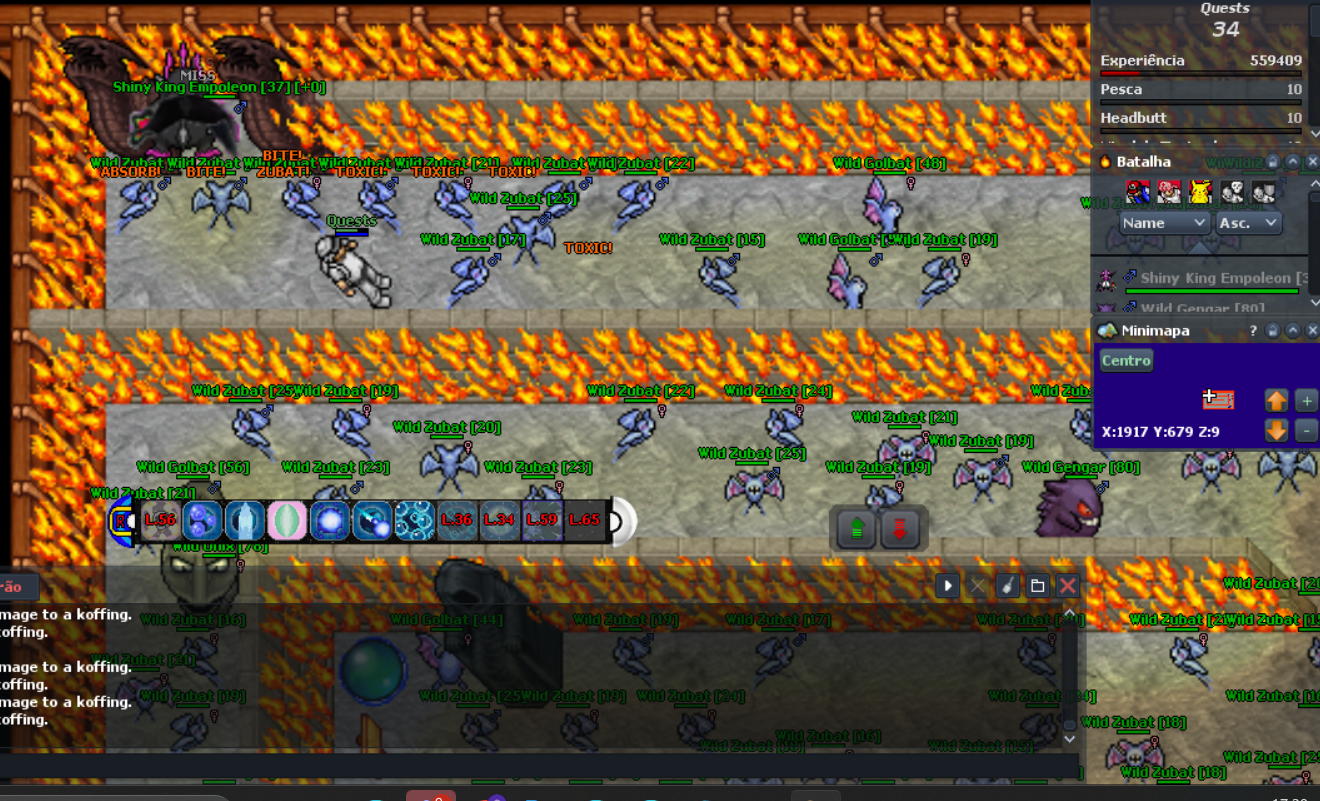Open the Asc. order dropdown
1320x801 pixels.
[1248, 223]
